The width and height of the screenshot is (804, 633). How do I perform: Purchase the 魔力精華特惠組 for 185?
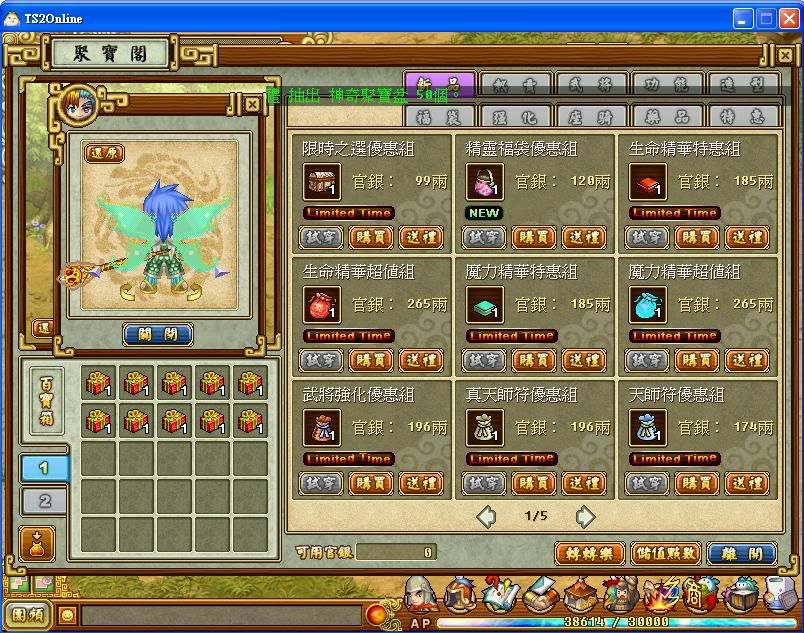point(534,360)
